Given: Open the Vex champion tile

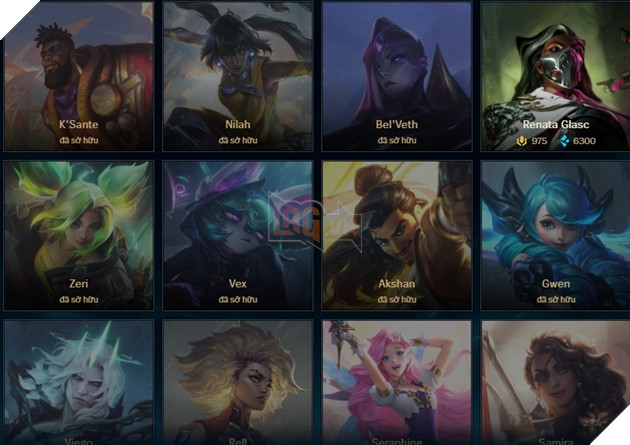Looking at the screenshot, I should click(237, 233).
